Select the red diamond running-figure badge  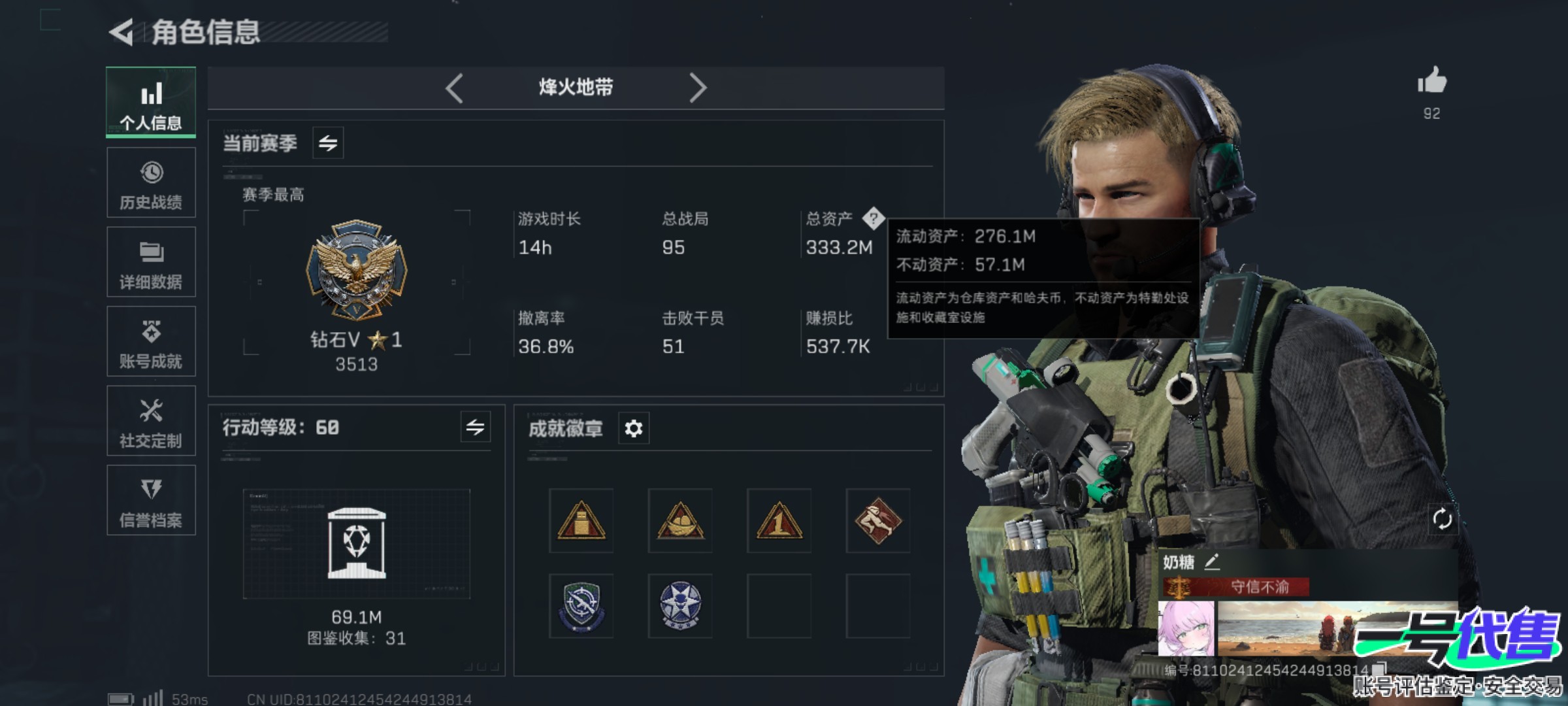877,520
